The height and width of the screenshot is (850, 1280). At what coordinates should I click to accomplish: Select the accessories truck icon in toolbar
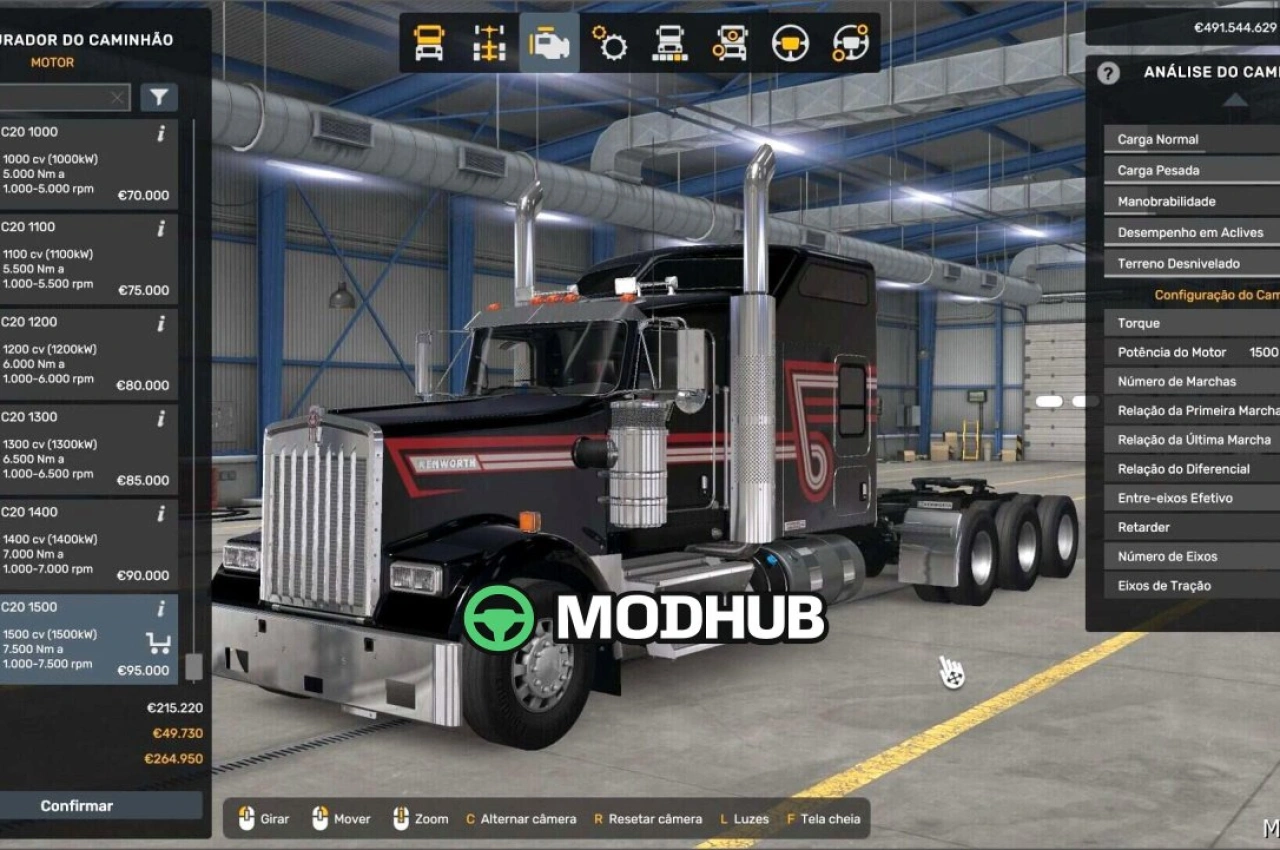tap(729, 42)
